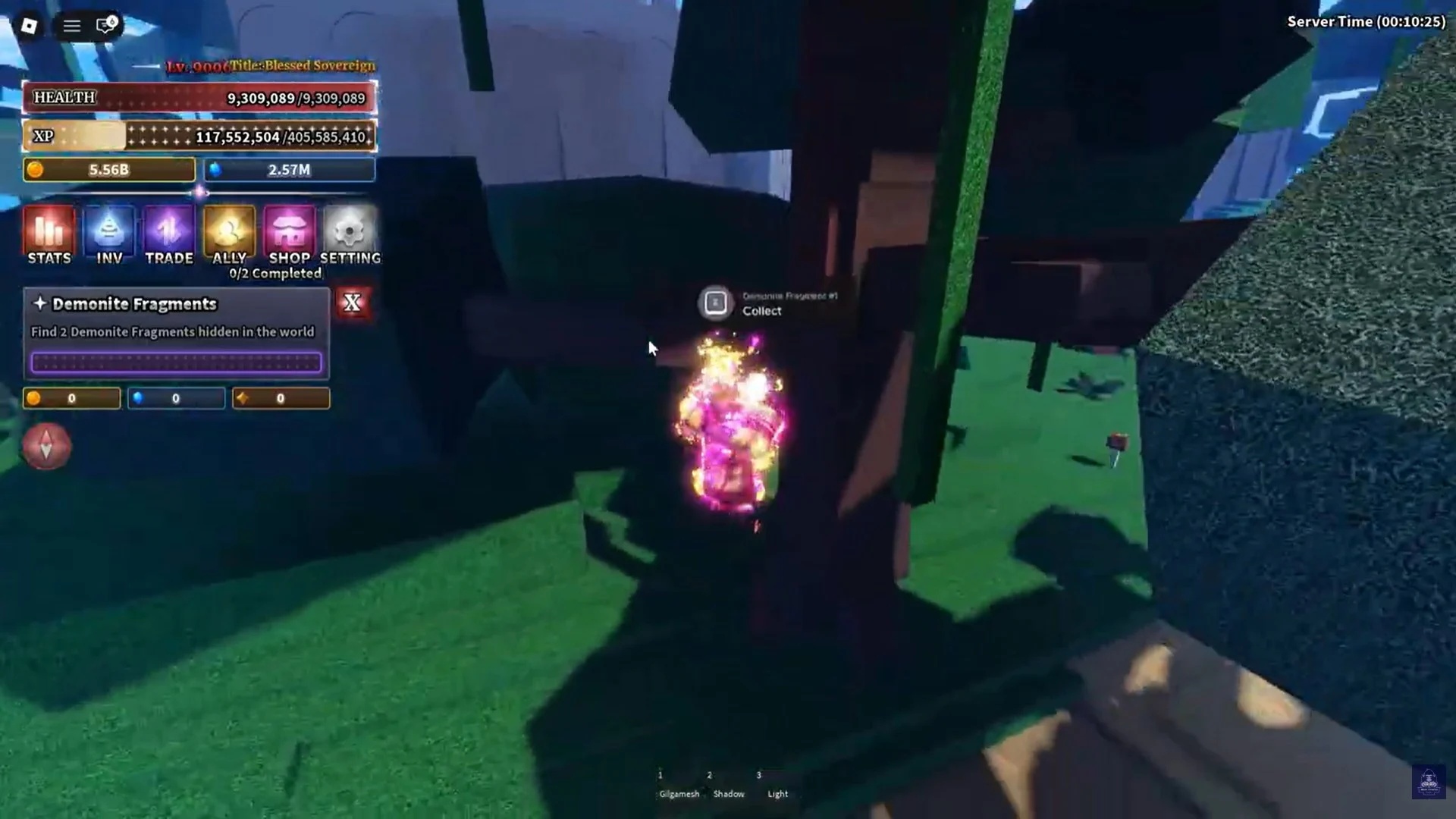The image size is (1456, 819).
Task: Close the Demonite Fragments quest panel
Action: [353, 303]
